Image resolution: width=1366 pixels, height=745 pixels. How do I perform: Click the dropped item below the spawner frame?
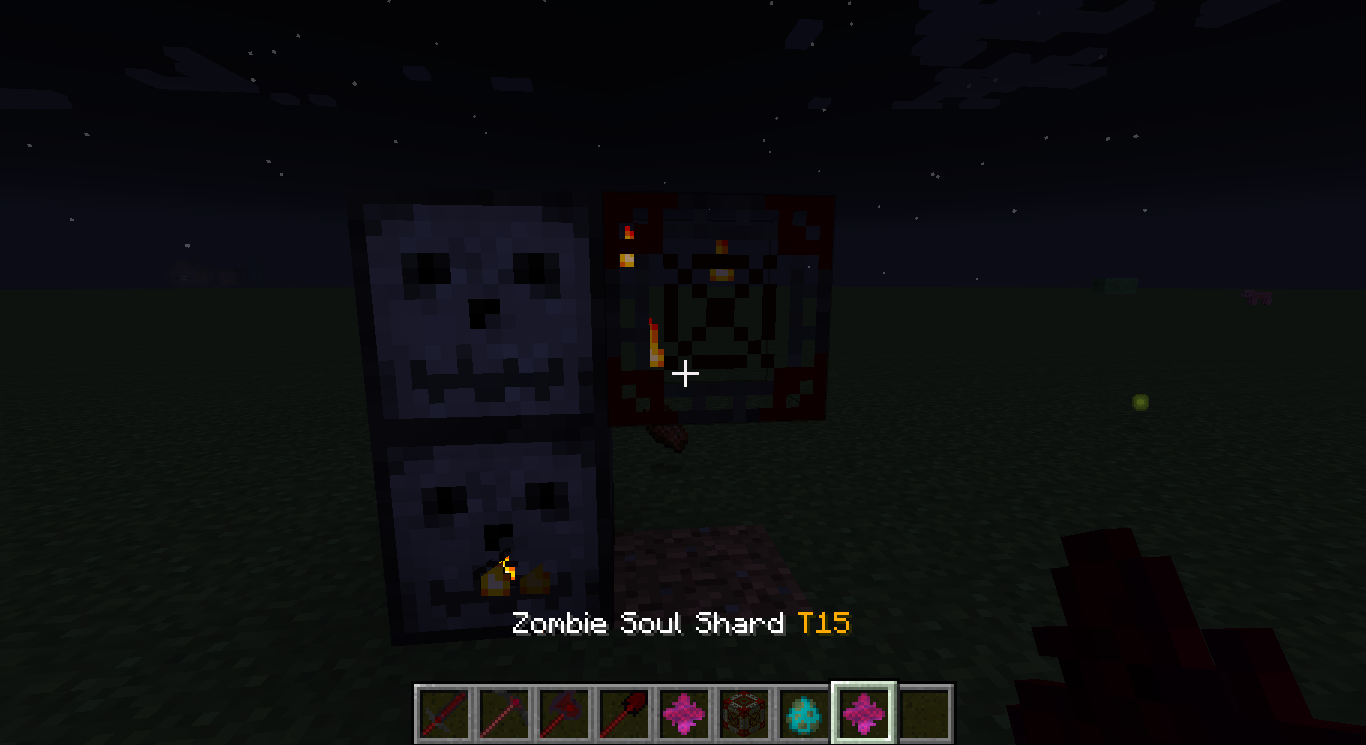pos(668,435)
